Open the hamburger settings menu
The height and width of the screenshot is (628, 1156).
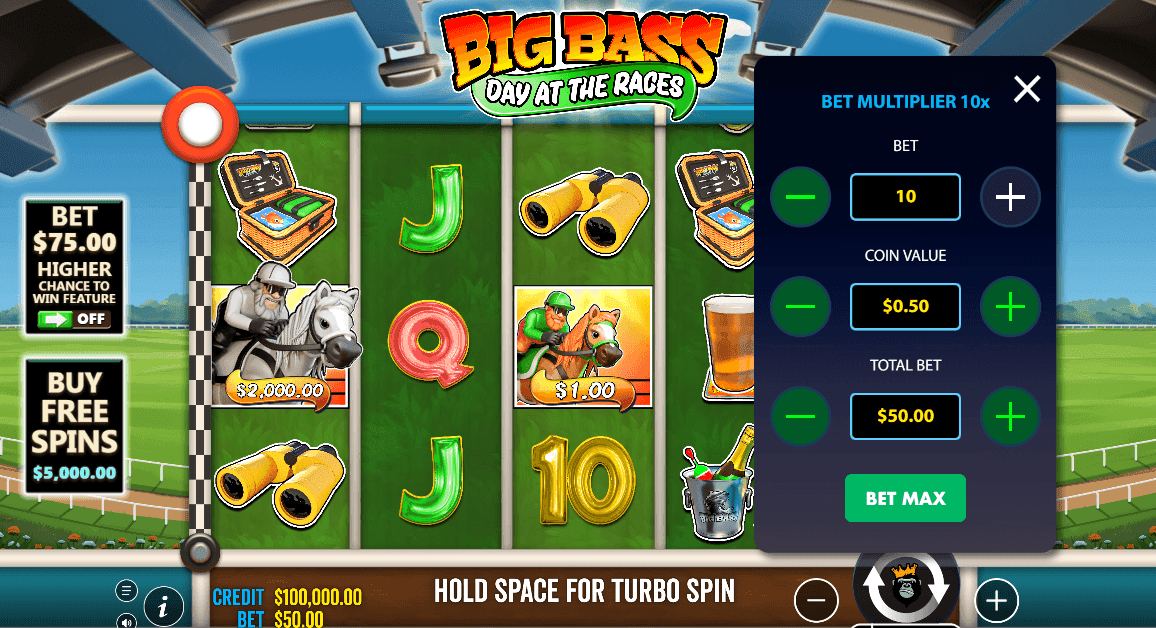click(x=126, y=590)
